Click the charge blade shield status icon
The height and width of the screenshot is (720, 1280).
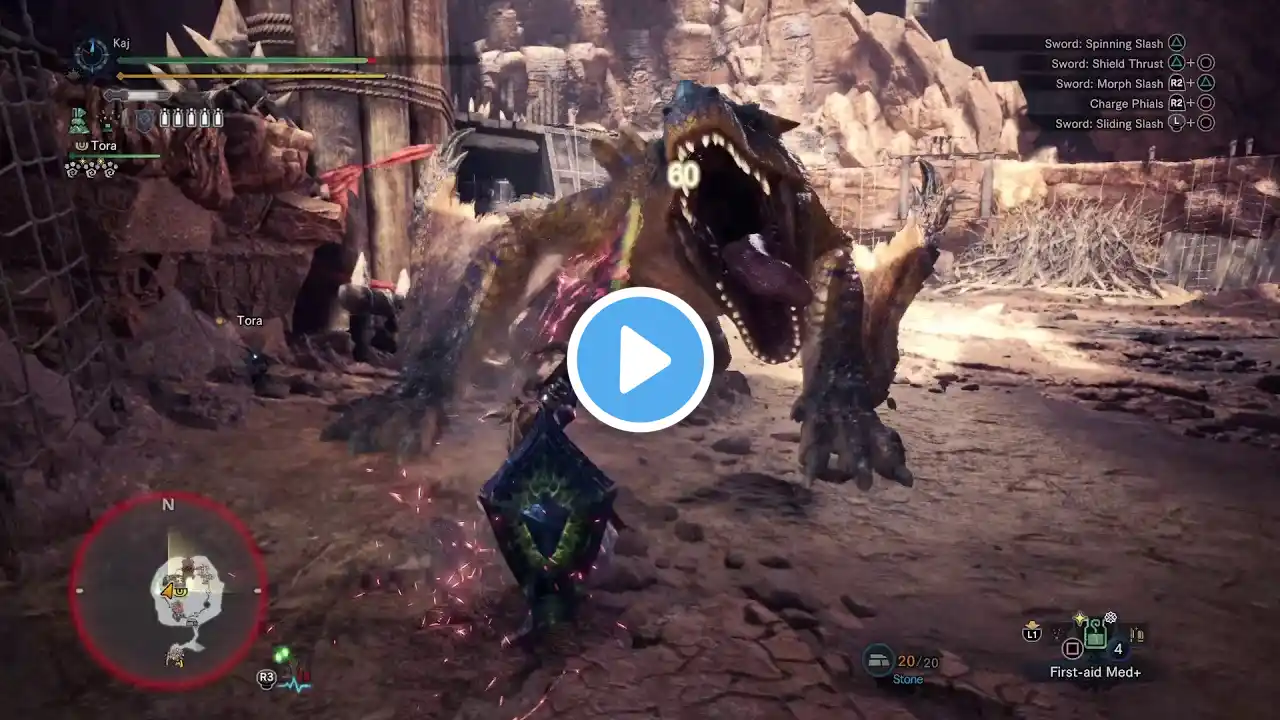pos(145,120)
